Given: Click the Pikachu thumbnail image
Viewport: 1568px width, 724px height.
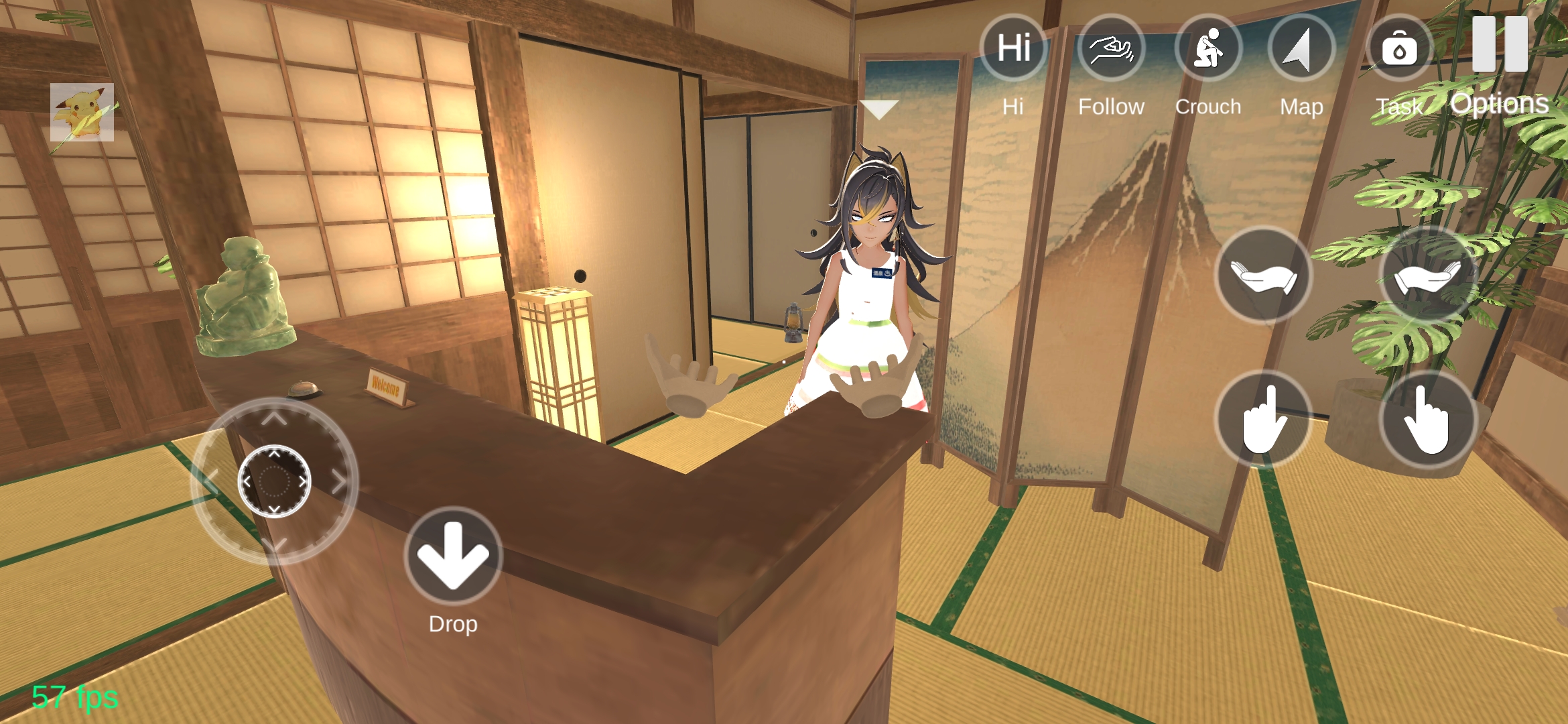Looking at the screenshot, I should 82,112.
